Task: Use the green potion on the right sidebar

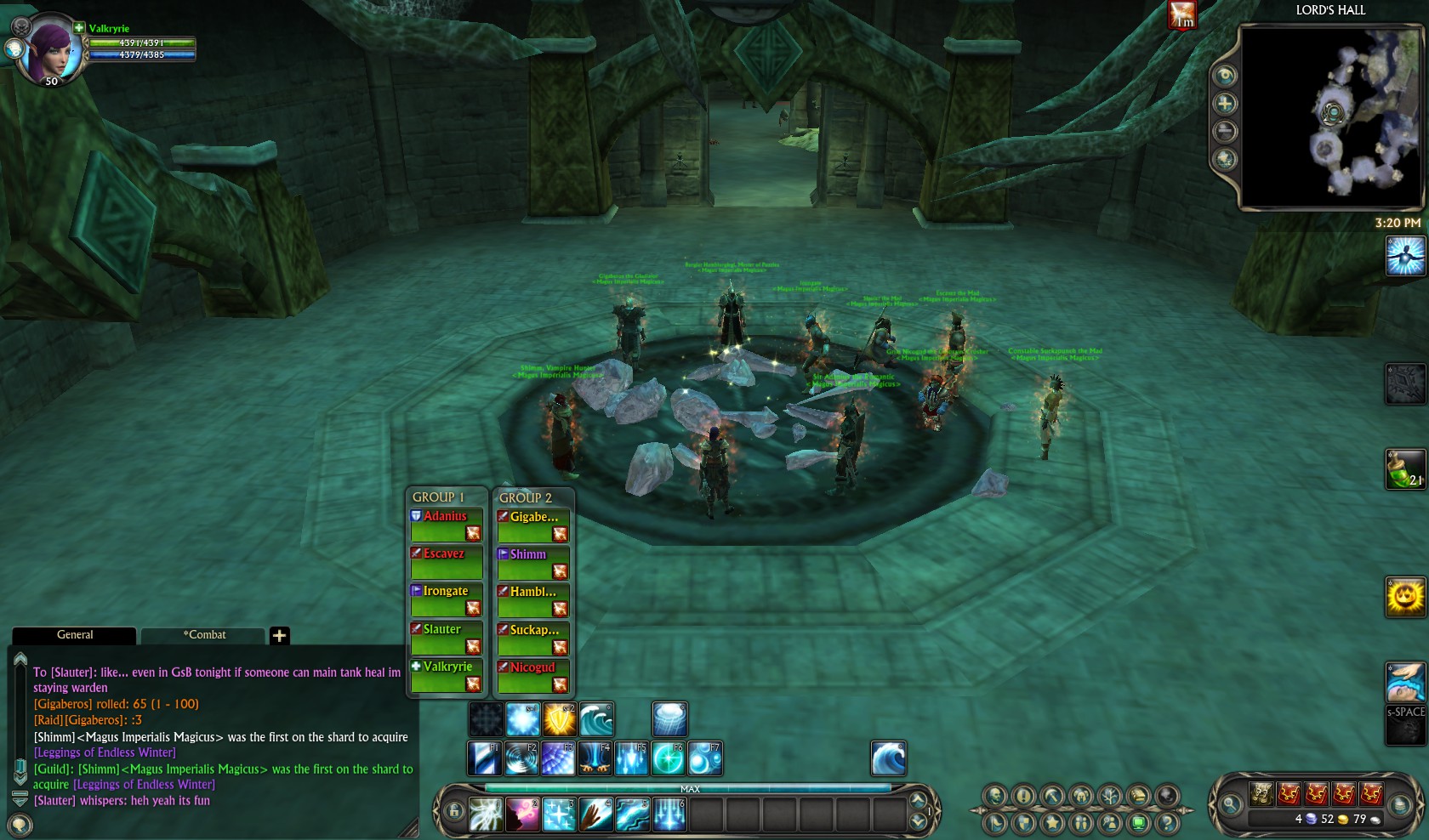Action: pyautogui.click(x=1404, y=469)
